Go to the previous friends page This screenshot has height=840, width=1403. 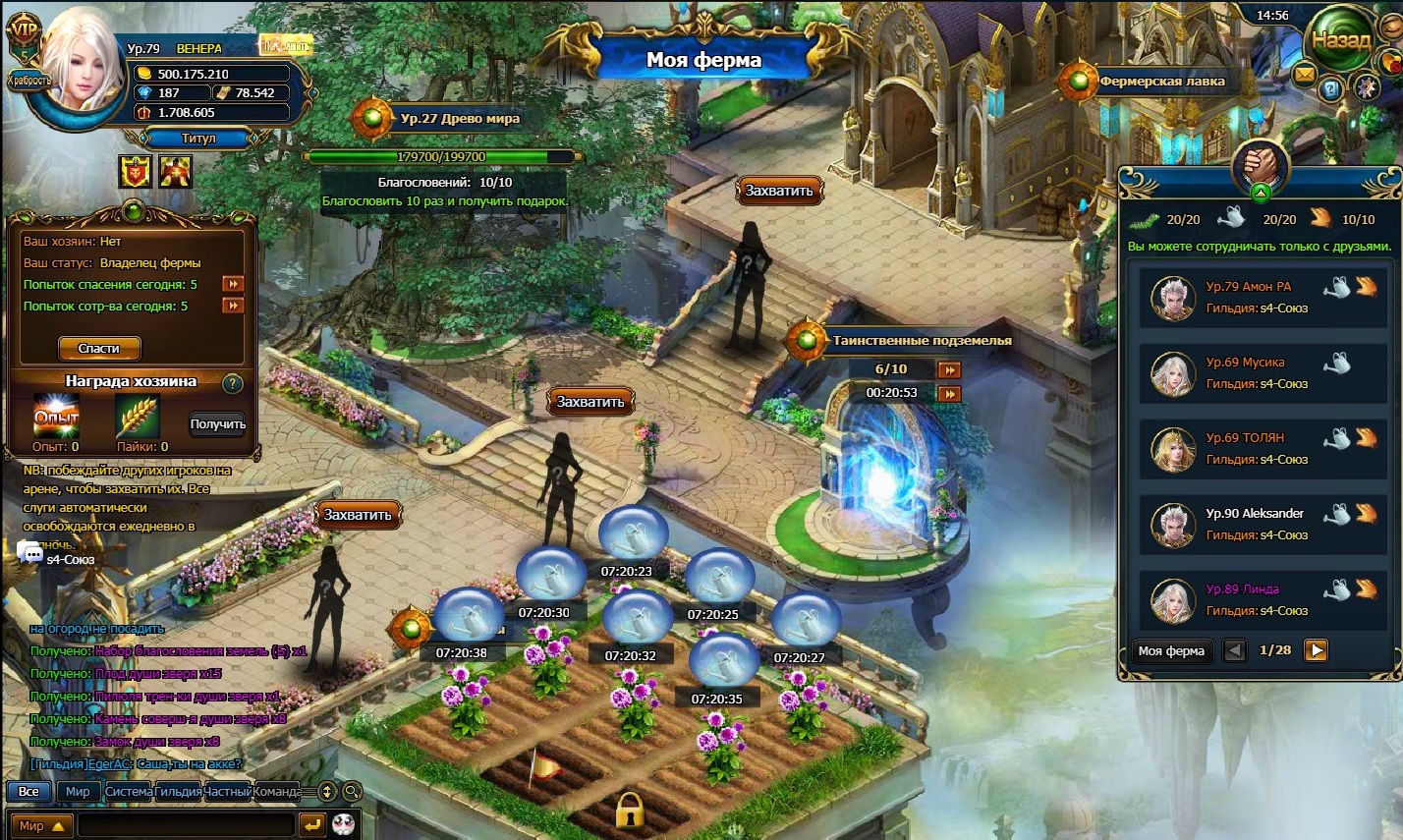coord(1235,650)
